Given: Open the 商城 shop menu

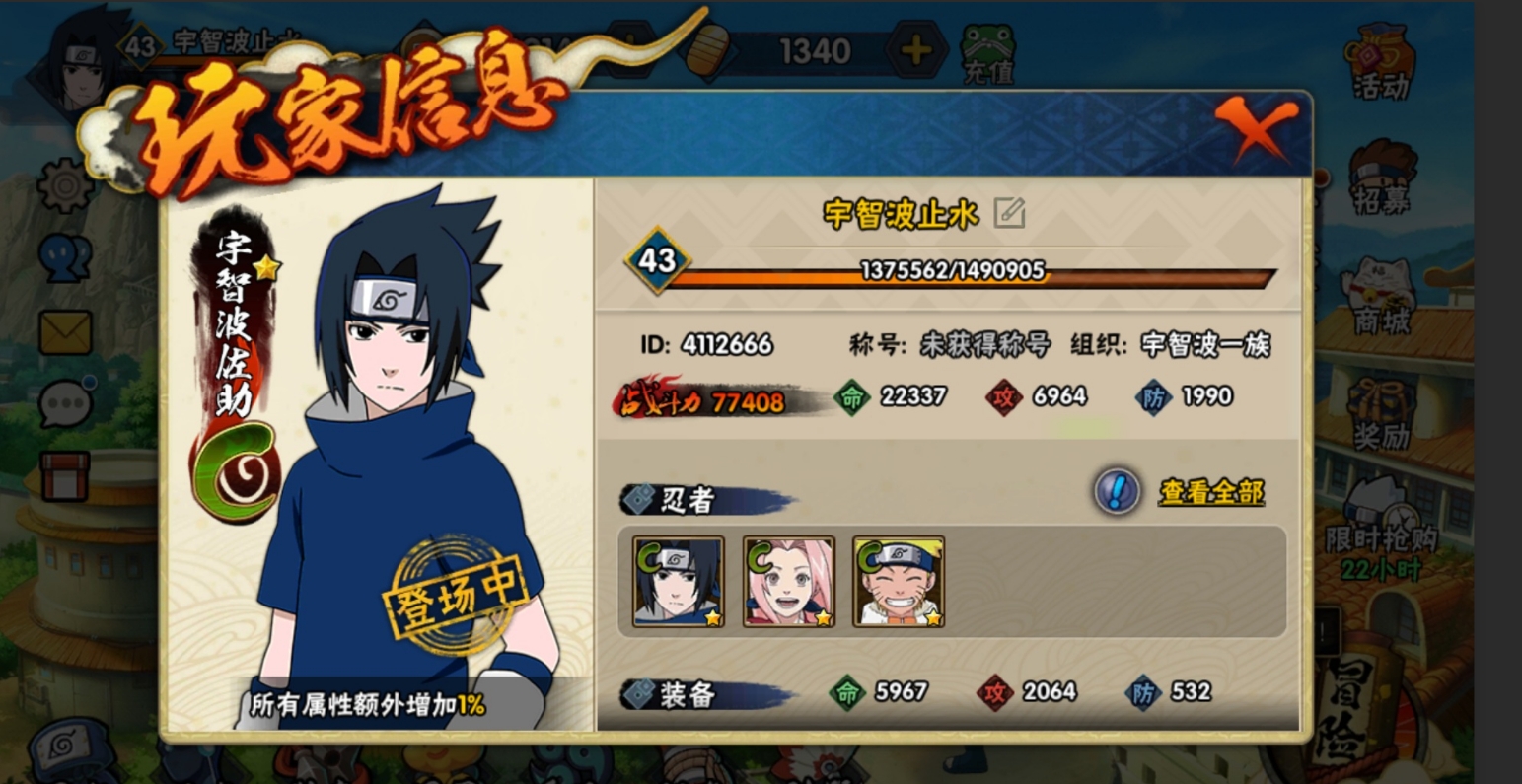Looking at the screenshot, I should coord(1382,296).
